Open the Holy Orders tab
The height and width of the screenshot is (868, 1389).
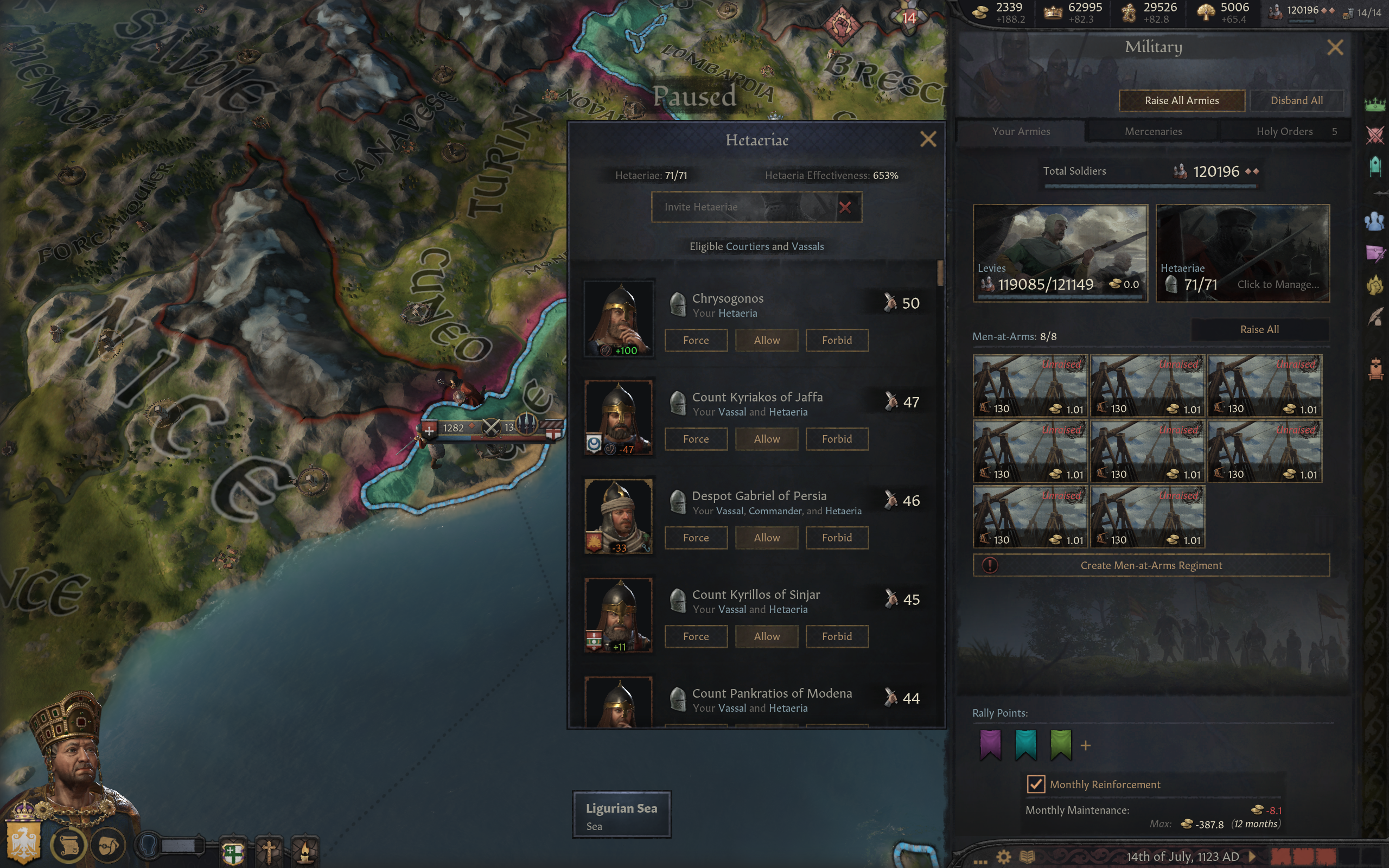pos(1284,131)
